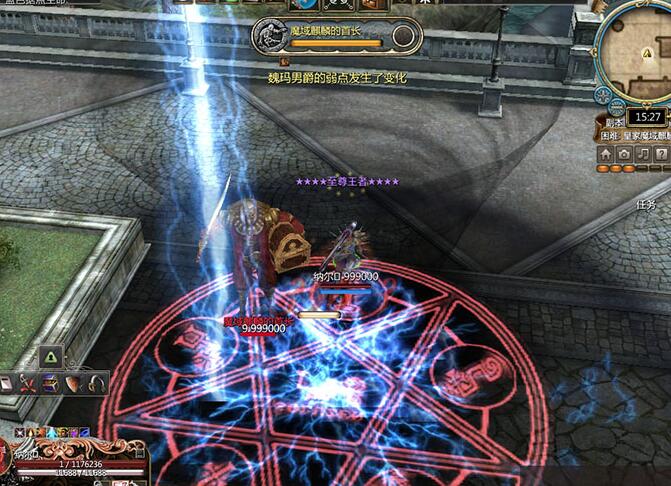
Task: Open the blue treasure chest icon
Action: (51, 383)
